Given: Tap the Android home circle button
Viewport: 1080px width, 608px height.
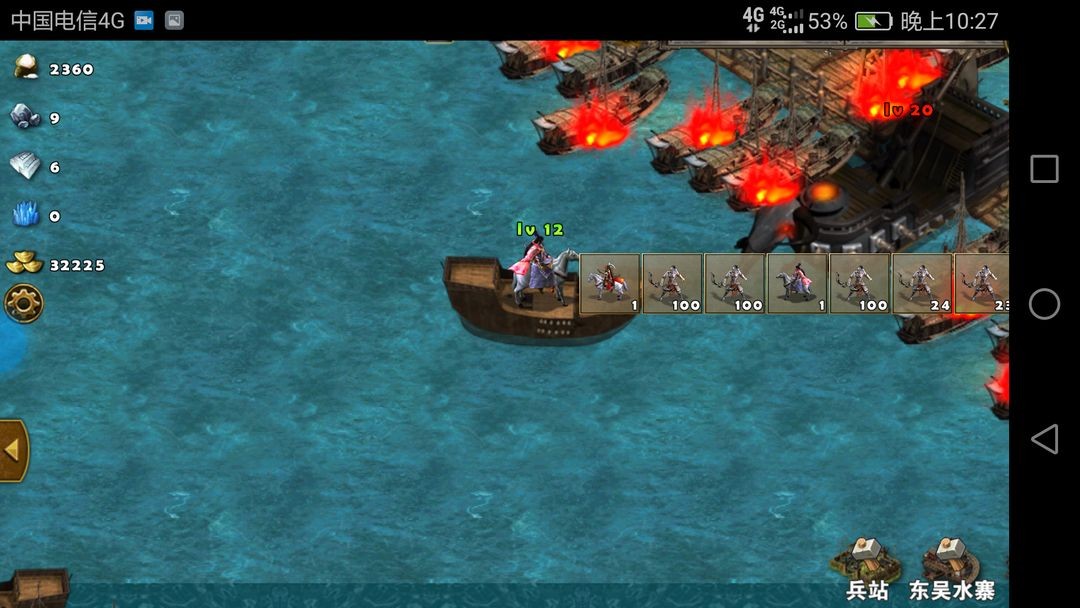Looking at the screenshot, I should [x=1044, y=304].
